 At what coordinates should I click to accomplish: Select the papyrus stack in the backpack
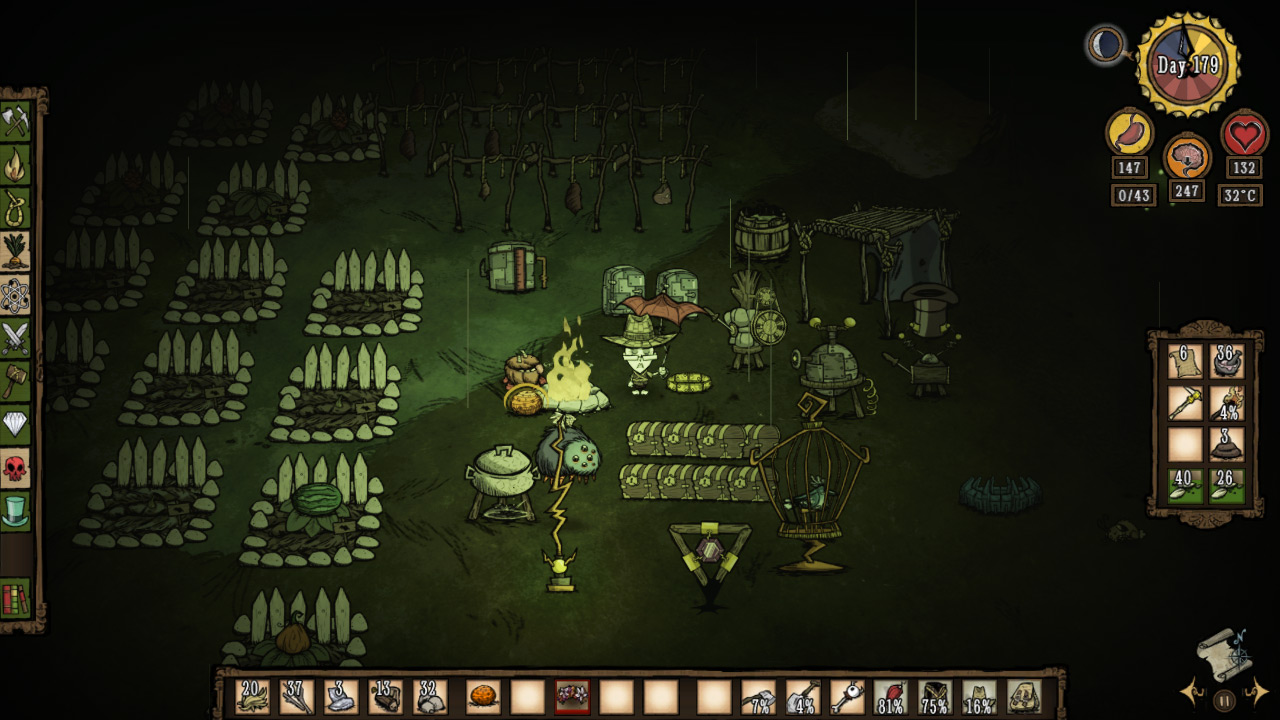[x=1185, y=362]
